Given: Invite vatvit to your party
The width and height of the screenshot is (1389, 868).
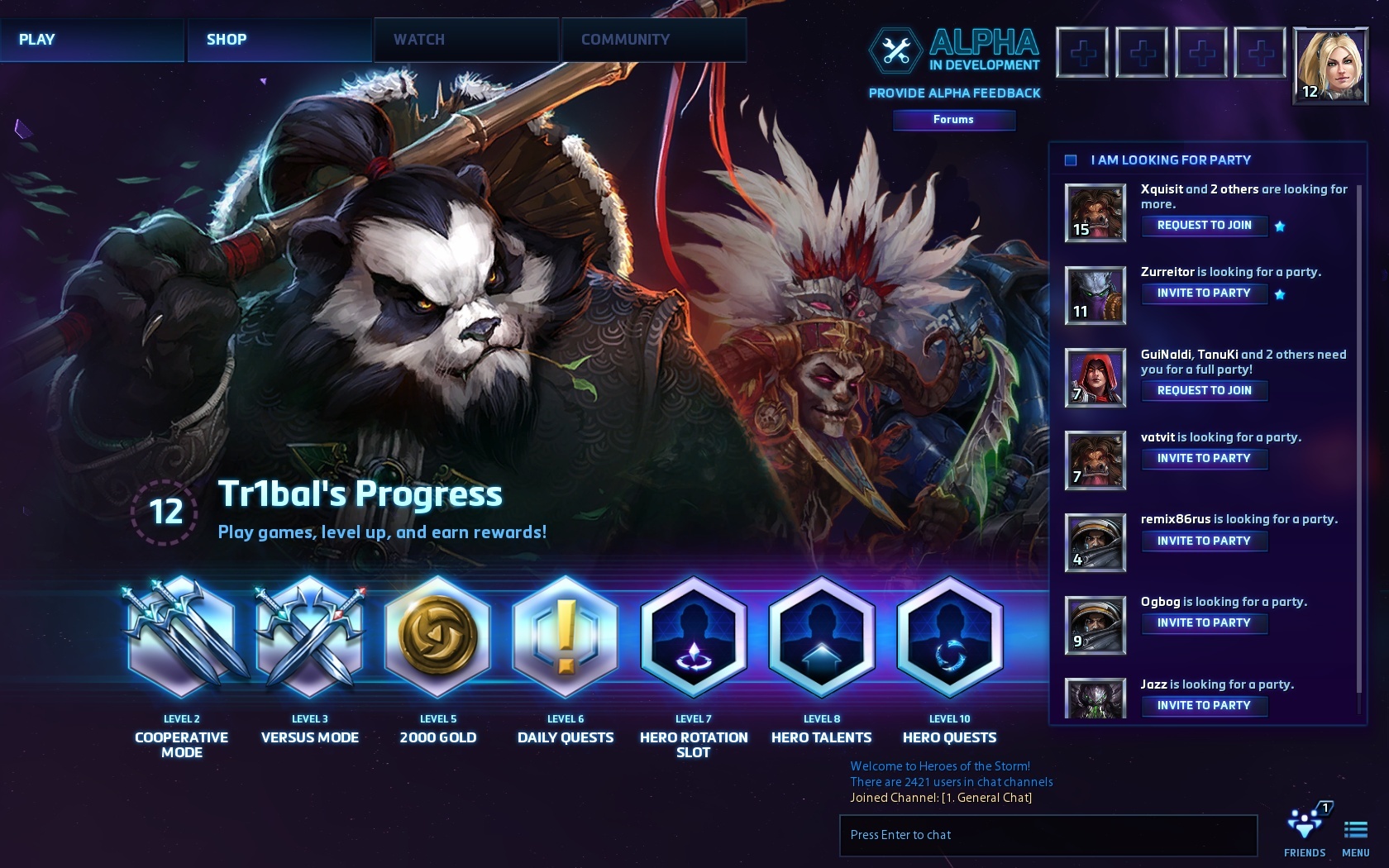Looking at the screenshot, I should point(1204,459).
